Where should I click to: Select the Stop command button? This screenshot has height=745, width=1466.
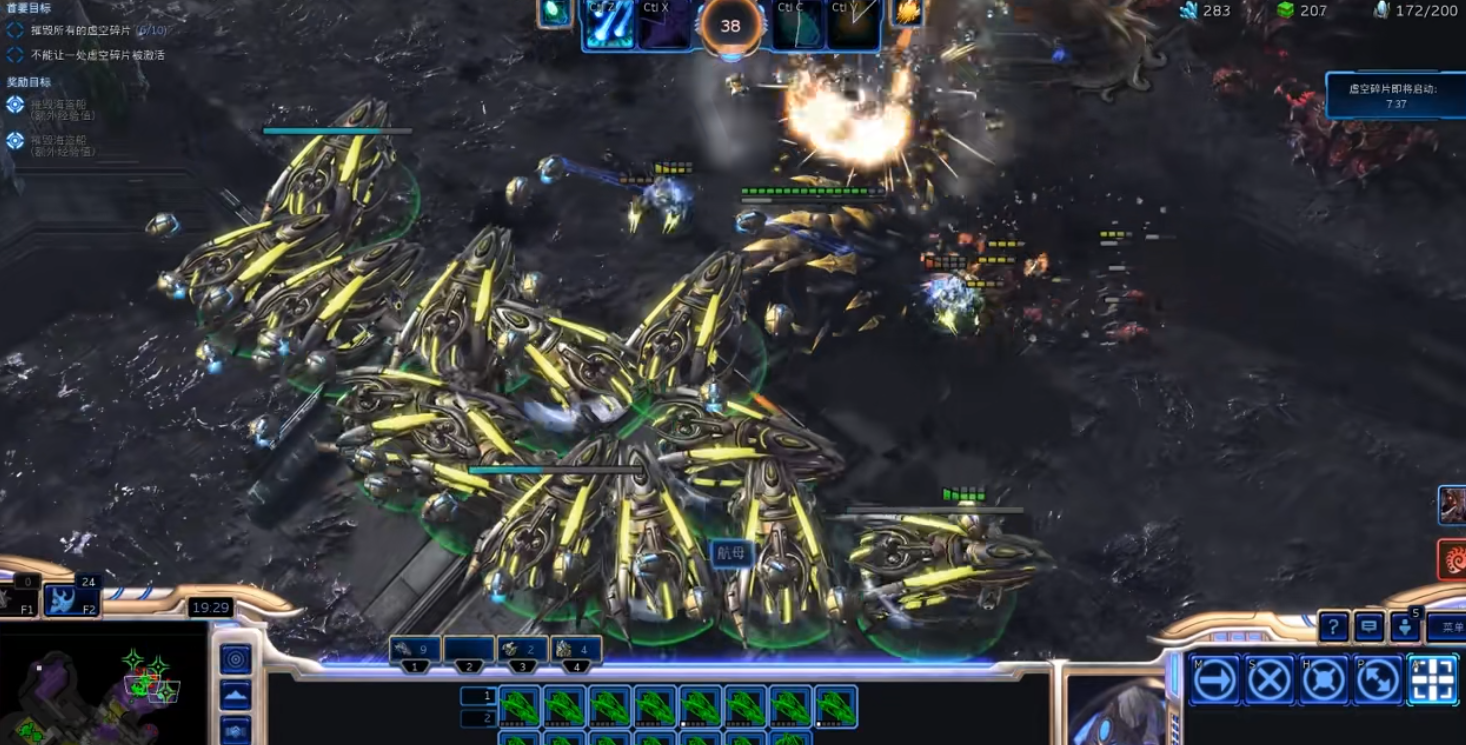coord(1270,681)
